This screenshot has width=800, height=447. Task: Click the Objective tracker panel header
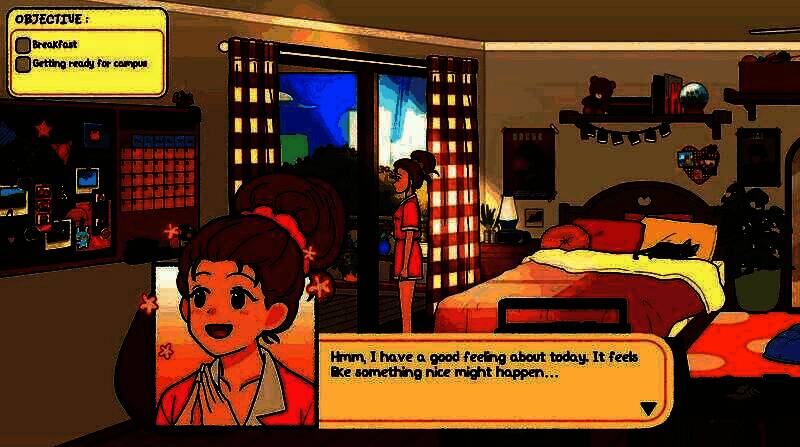tap(52, 19)
